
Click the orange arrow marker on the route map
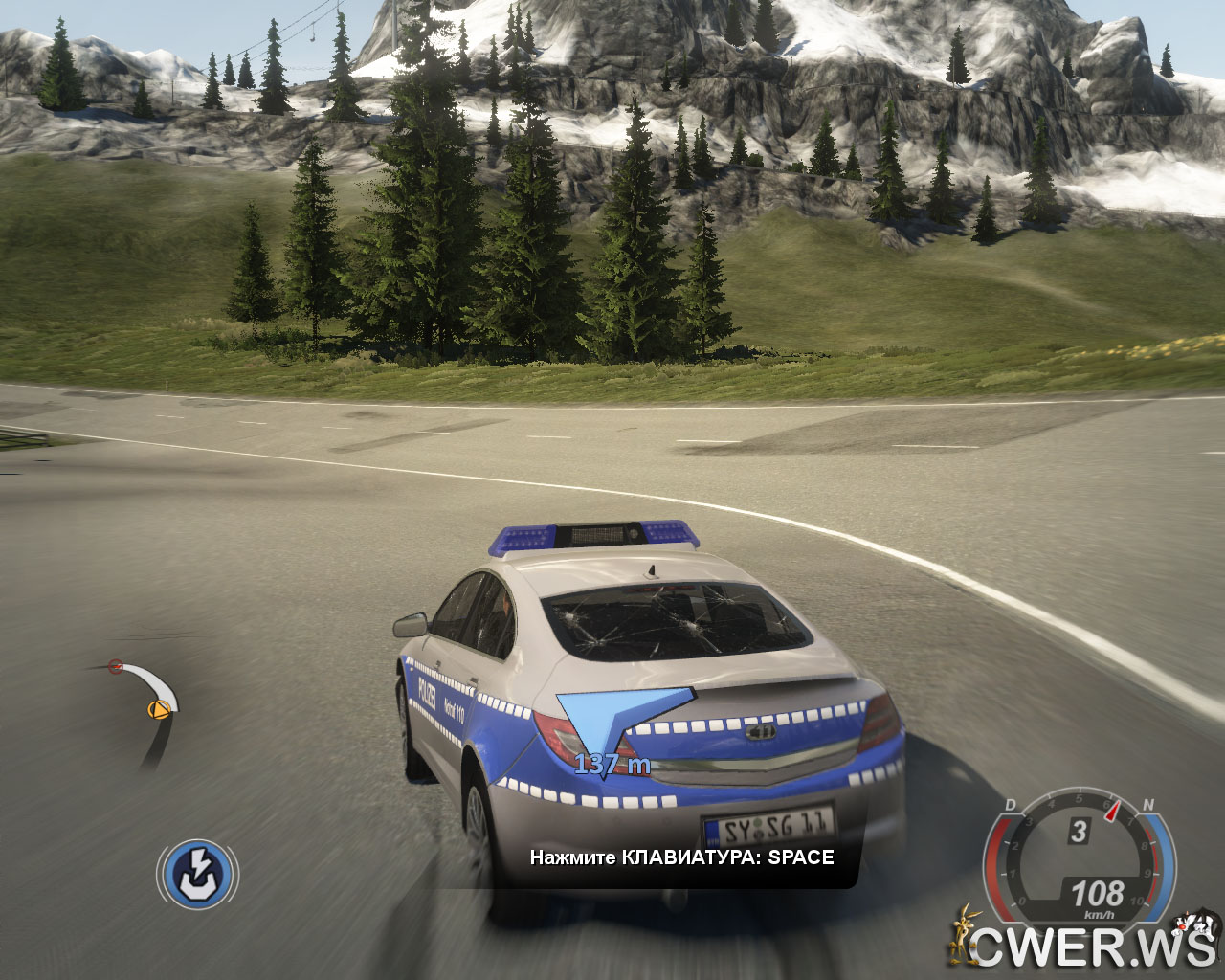(158, 709)
